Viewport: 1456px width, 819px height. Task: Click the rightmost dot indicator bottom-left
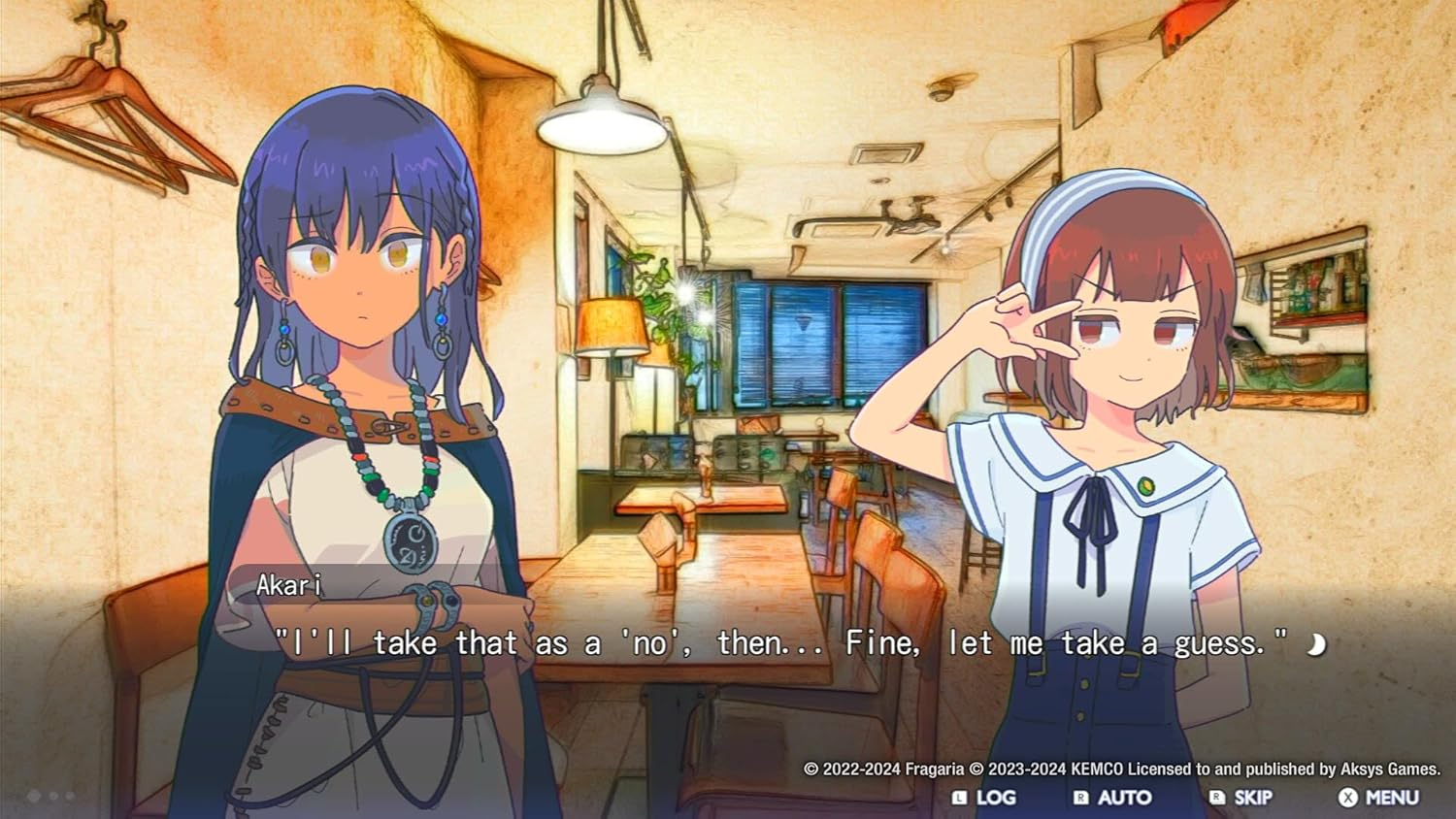pos(69,796)
